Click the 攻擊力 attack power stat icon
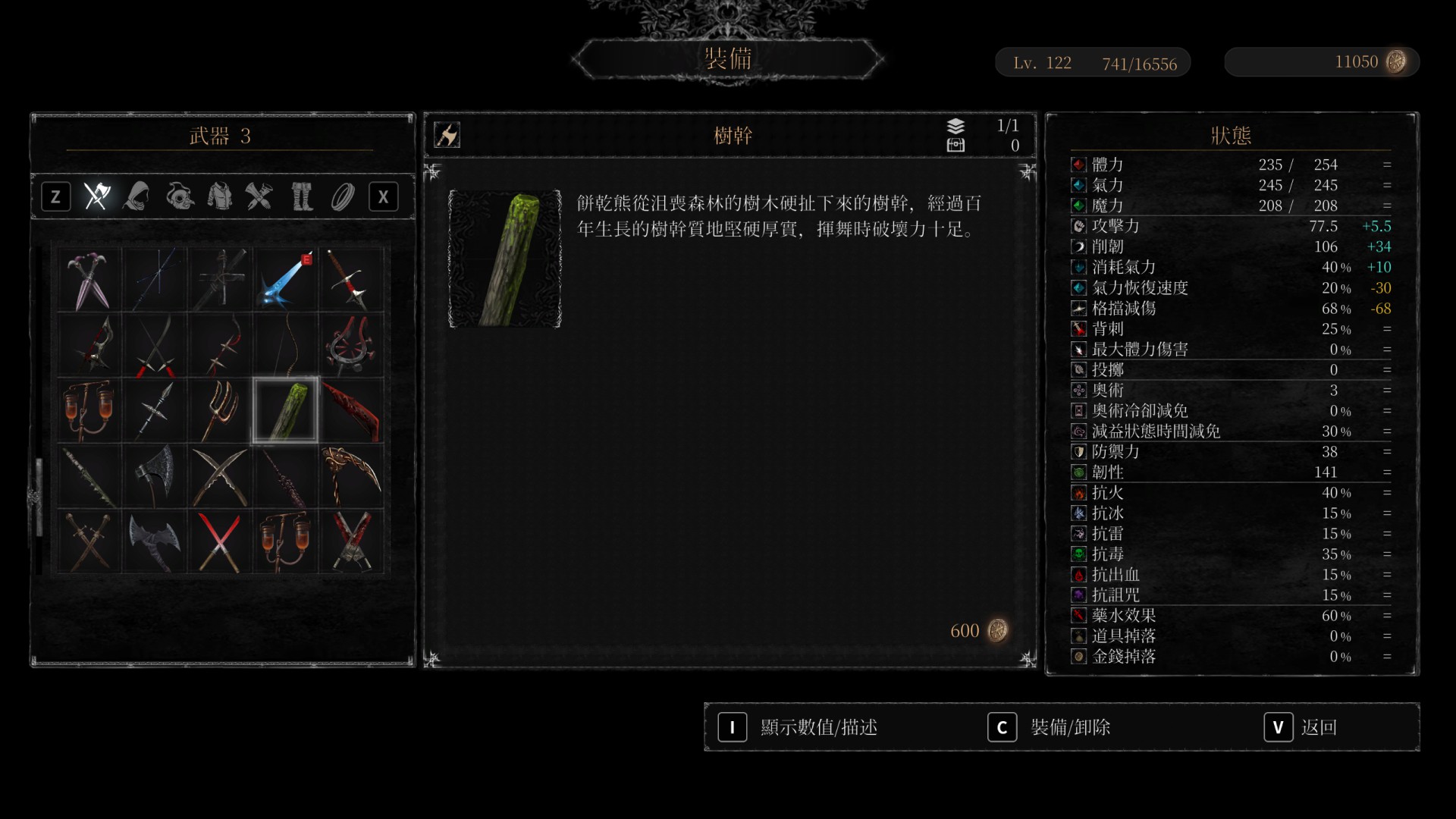Viewport: 1456px width, 819px height. [x=1078, y=225]
